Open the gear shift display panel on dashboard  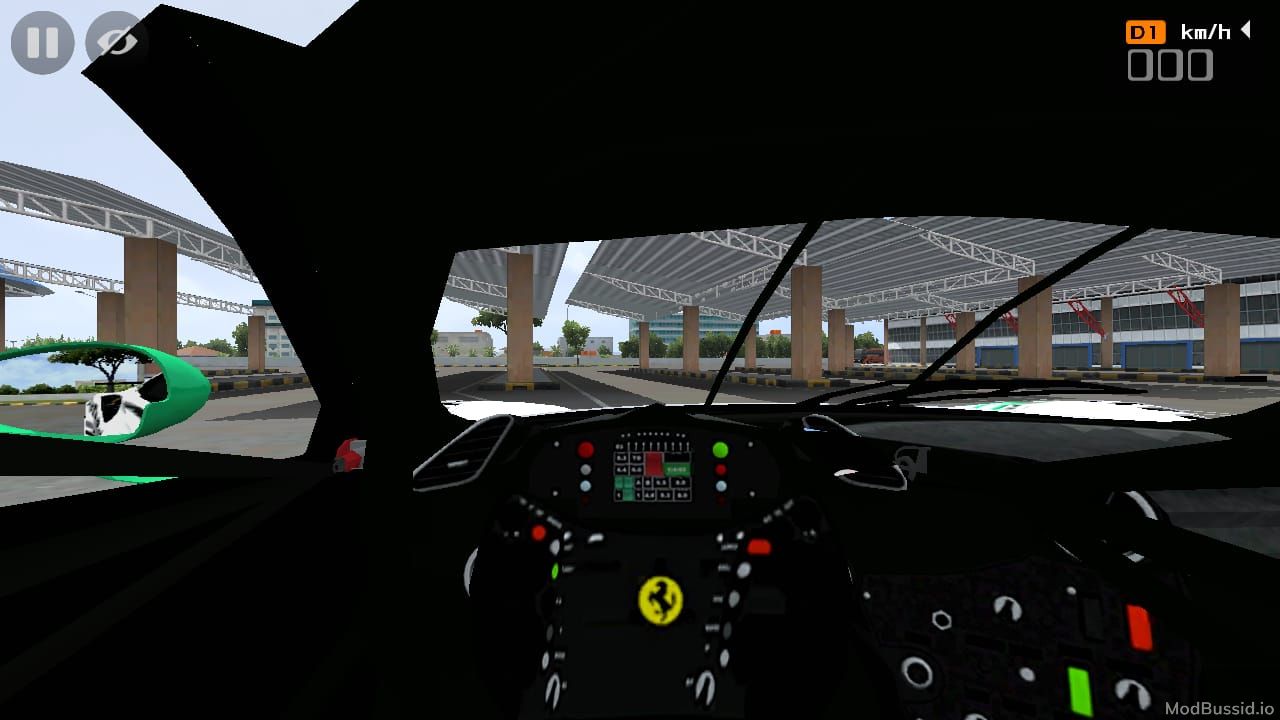coord(655,470)
